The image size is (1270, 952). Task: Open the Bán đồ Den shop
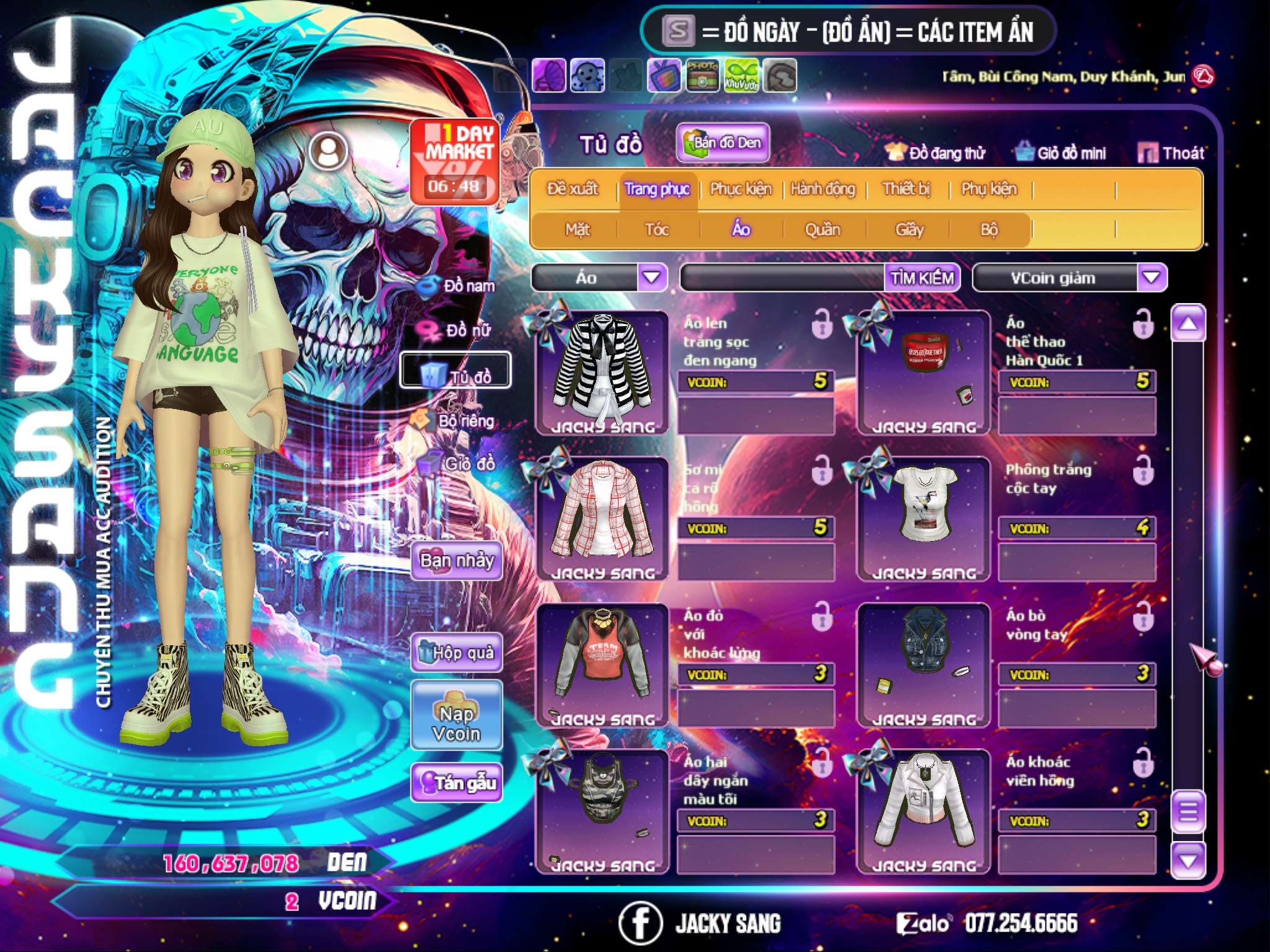click(723, 143)
